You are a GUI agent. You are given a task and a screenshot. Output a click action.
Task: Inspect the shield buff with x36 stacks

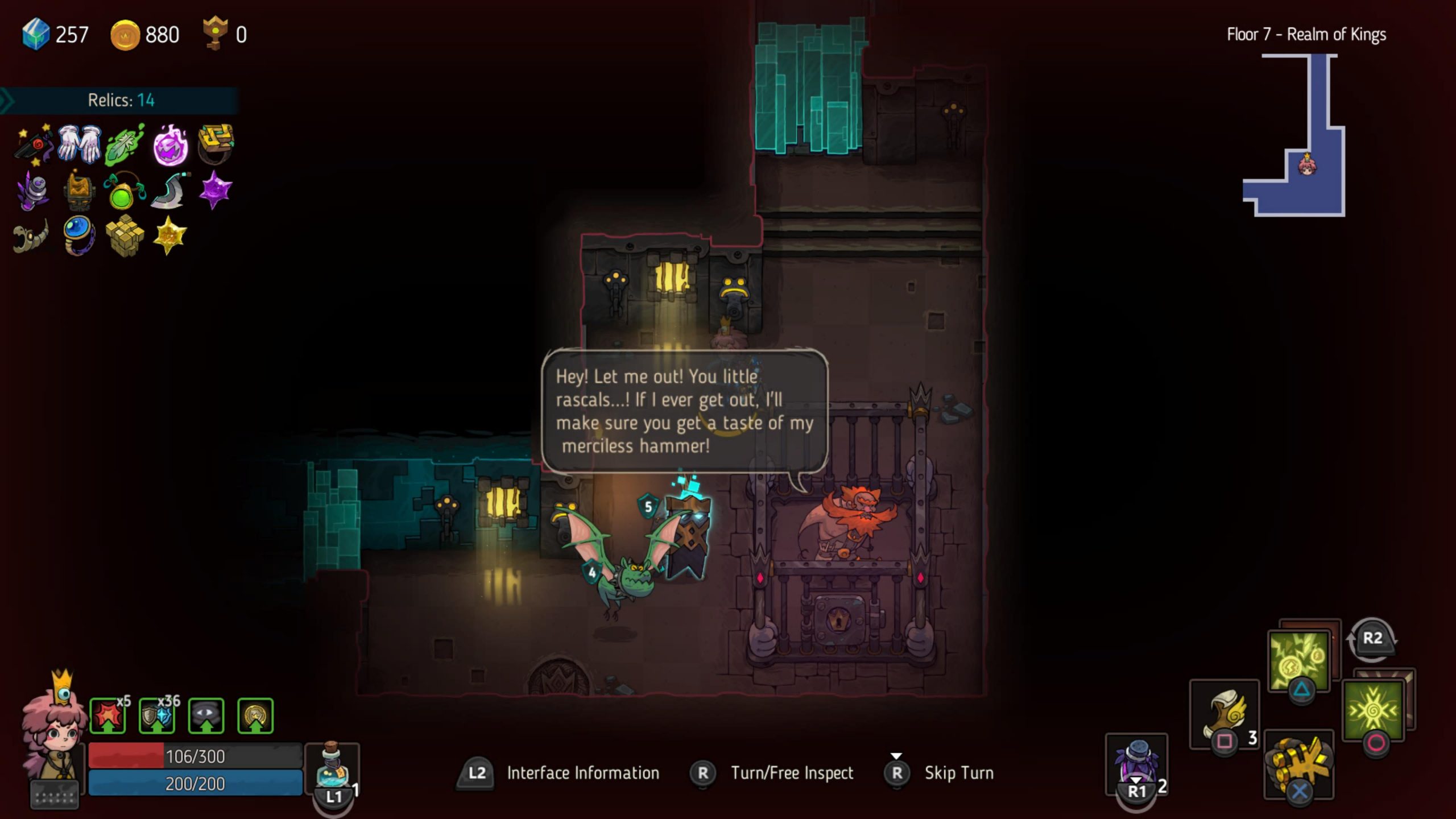[157, 715]
